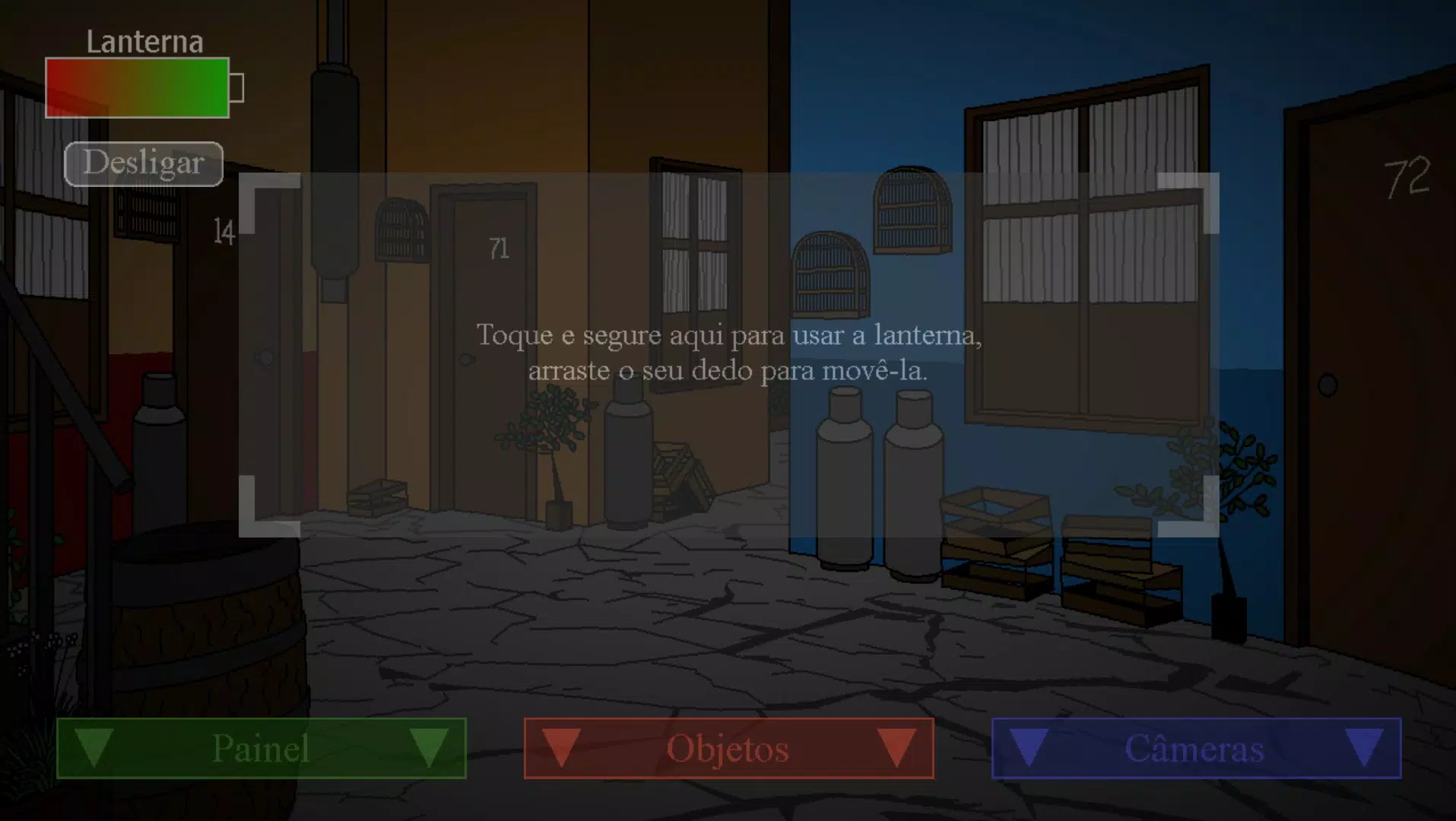Turn off the flashlight with Desligar

click(x=144, y=163)
